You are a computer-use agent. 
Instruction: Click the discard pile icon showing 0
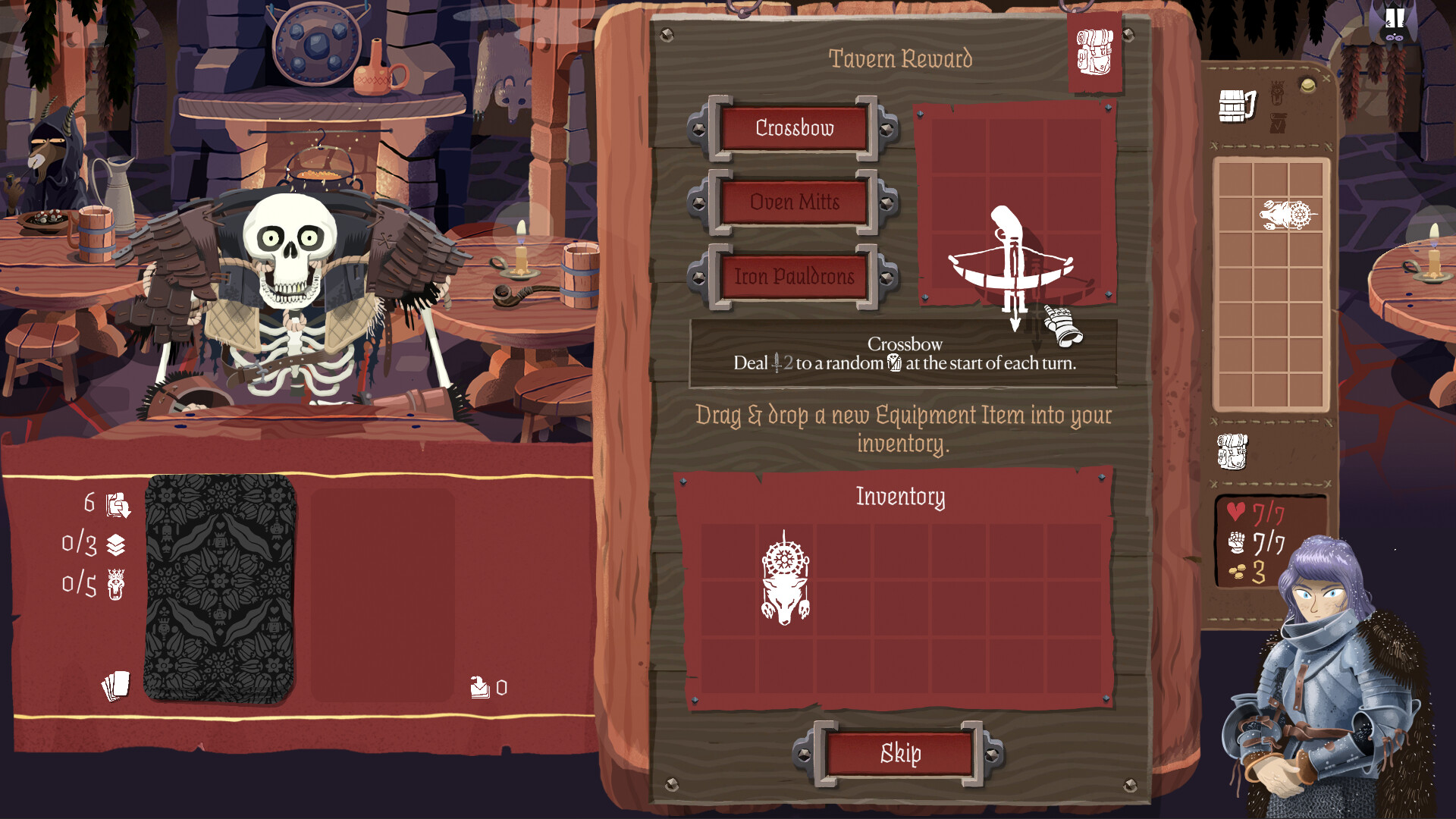point(479,689)
